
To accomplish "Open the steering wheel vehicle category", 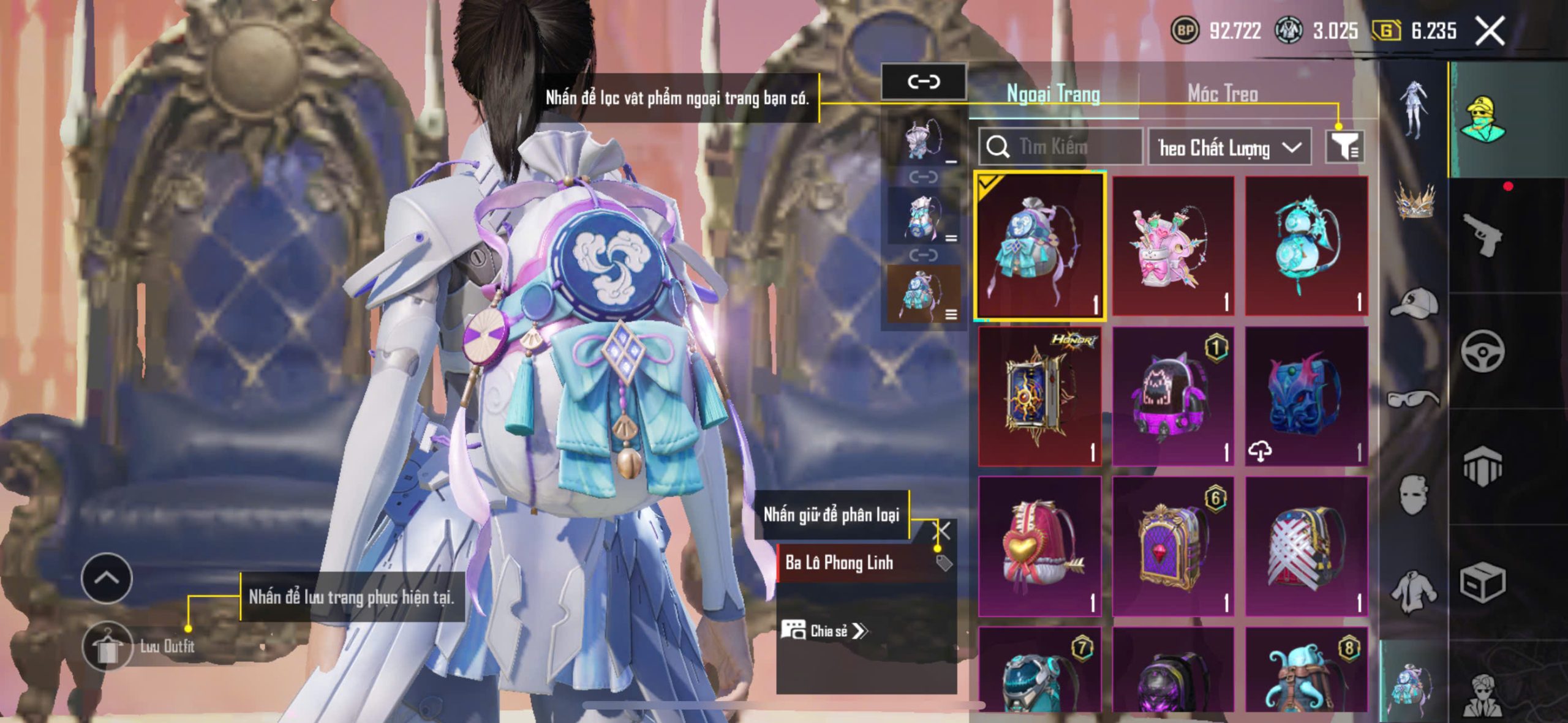I will click(x=1482, y=351).
